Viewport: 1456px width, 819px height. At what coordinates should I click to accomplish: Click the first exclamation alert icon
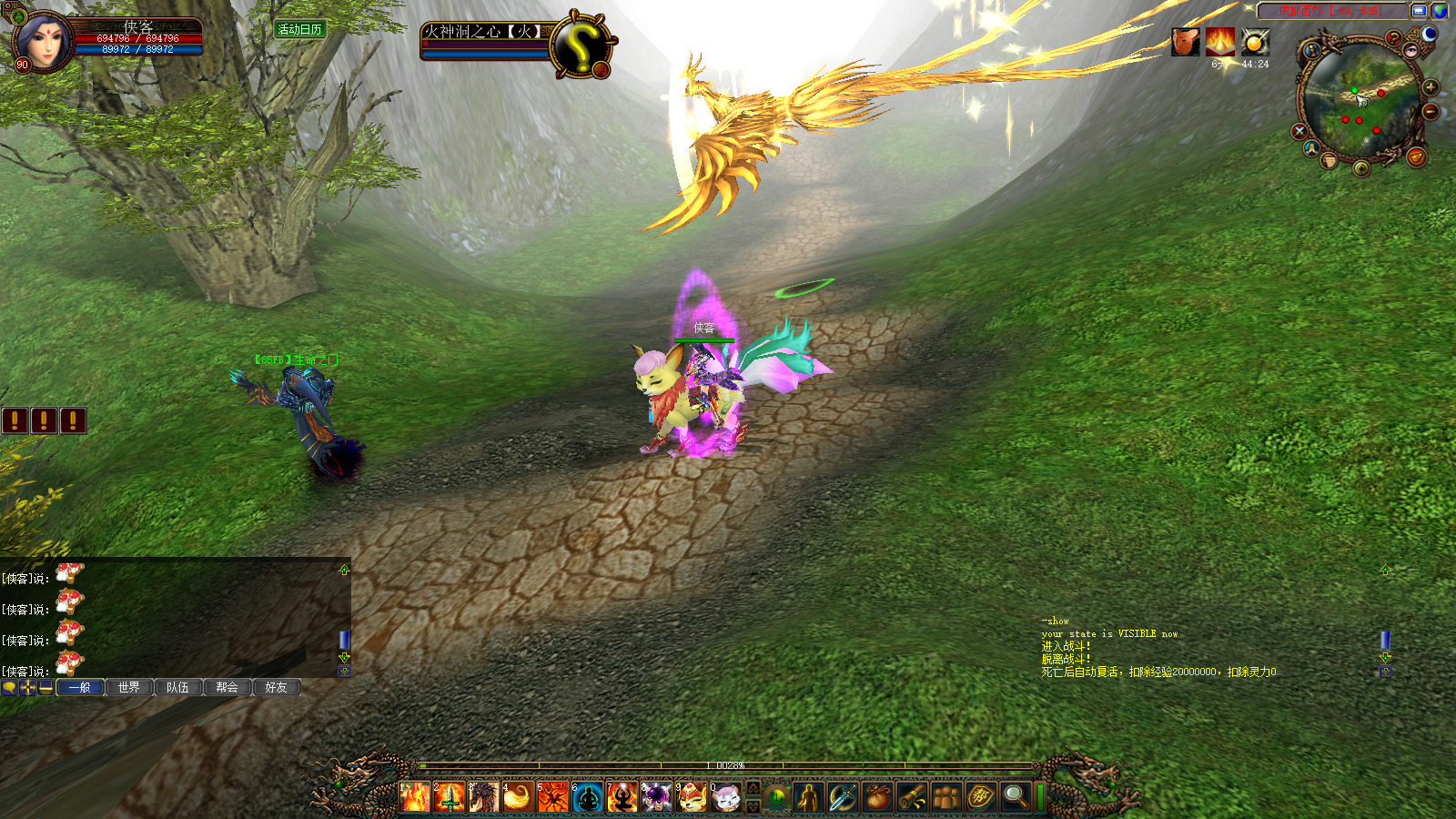pos(15,420)
